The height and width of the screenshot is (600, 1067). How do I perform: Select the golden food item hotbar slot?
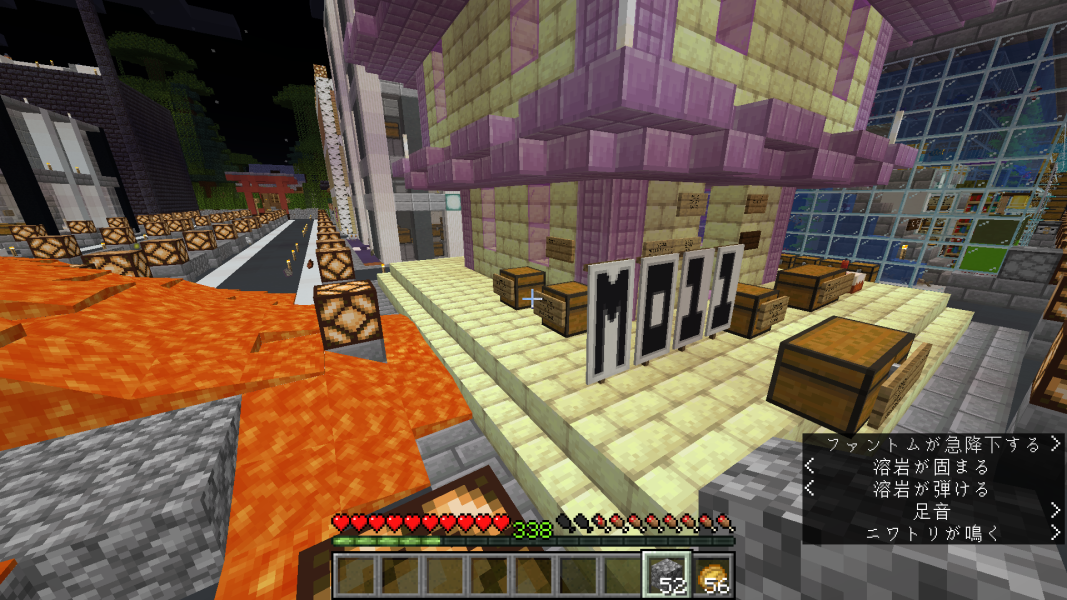coord(712,576)
